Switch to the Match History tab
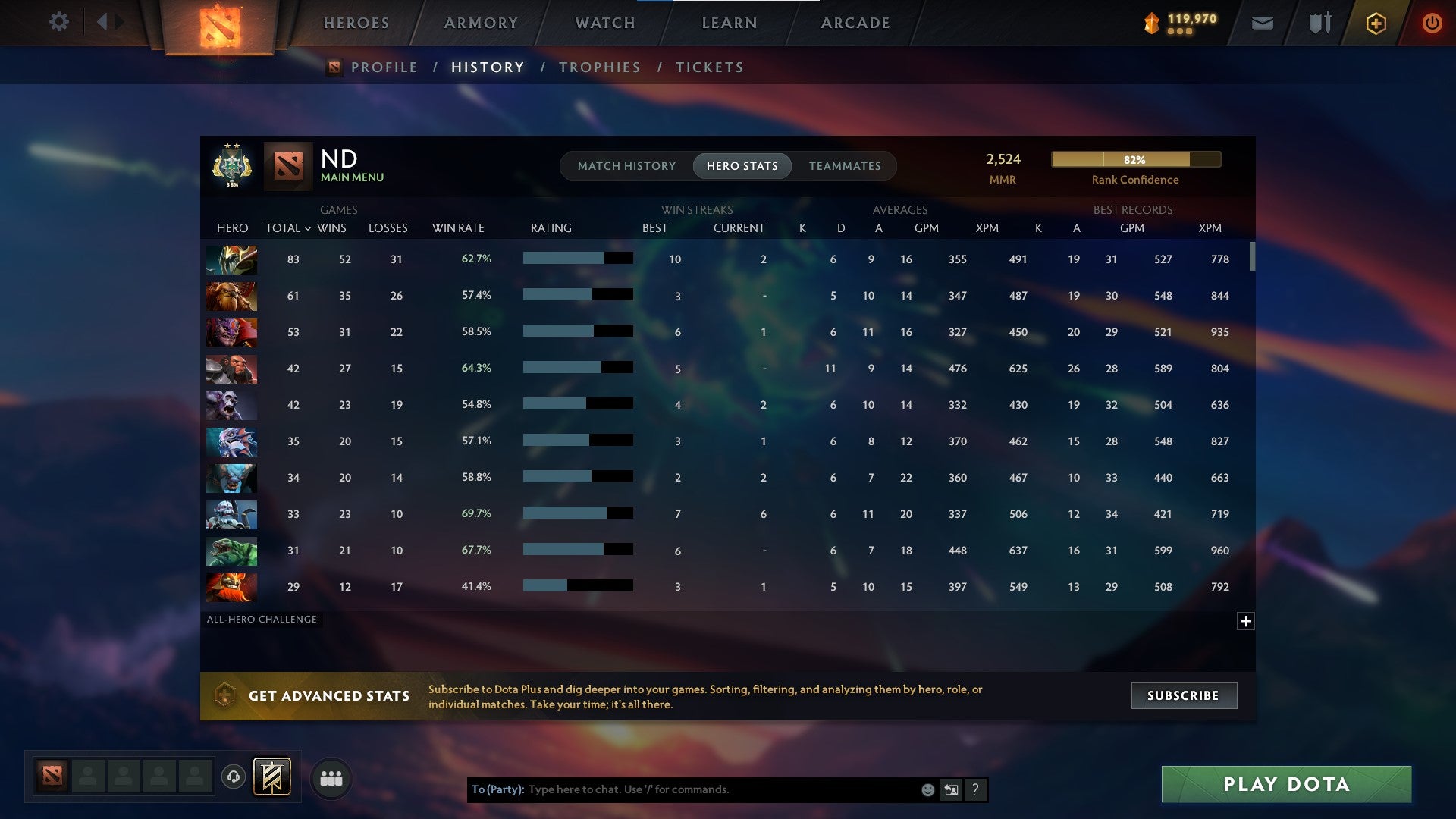This screenshot has height=819, width=1456. point(626,165)
